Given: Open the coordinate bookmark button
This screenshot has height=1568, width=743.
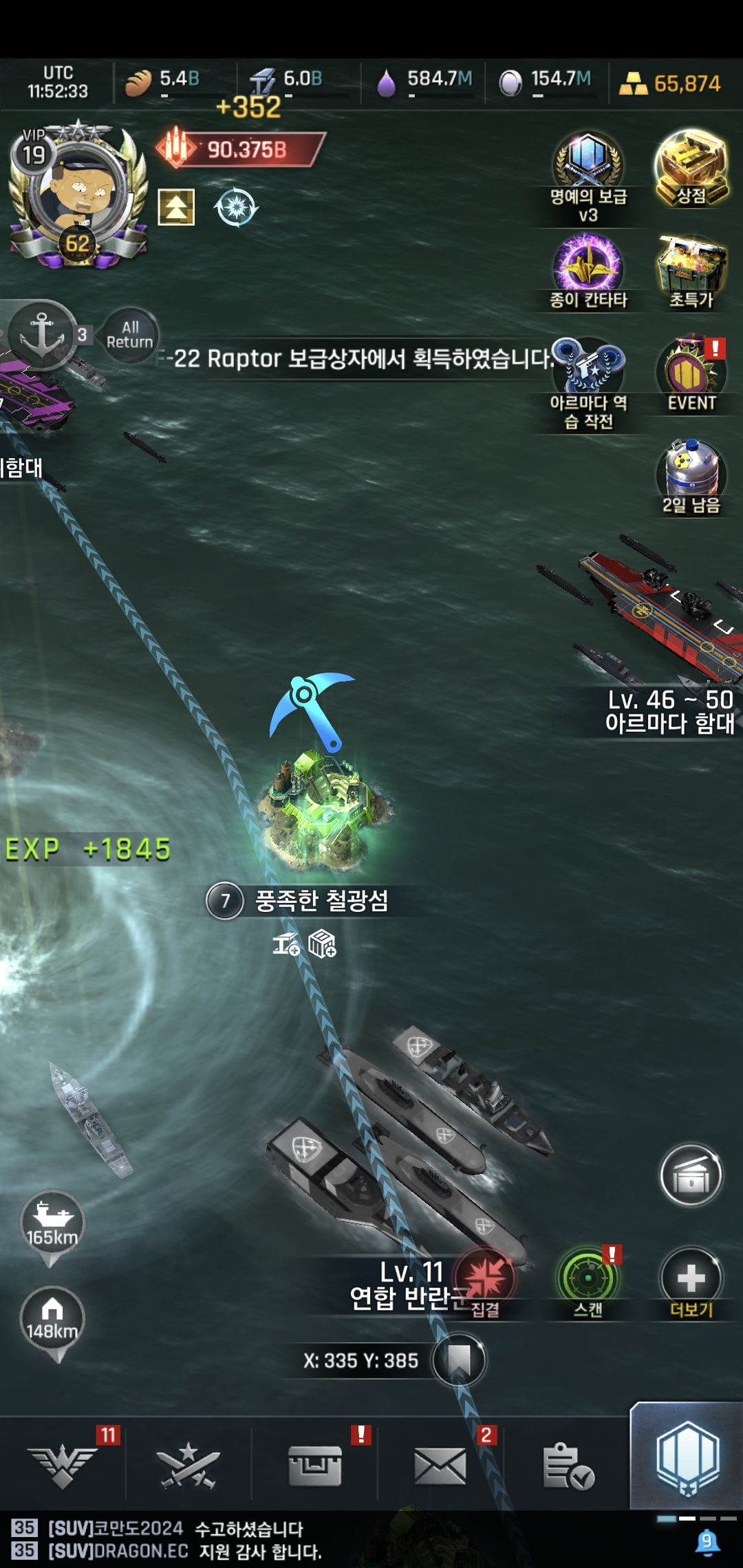Looking at the screenshot, I should pyautogui.click(x=459, y=1360).
